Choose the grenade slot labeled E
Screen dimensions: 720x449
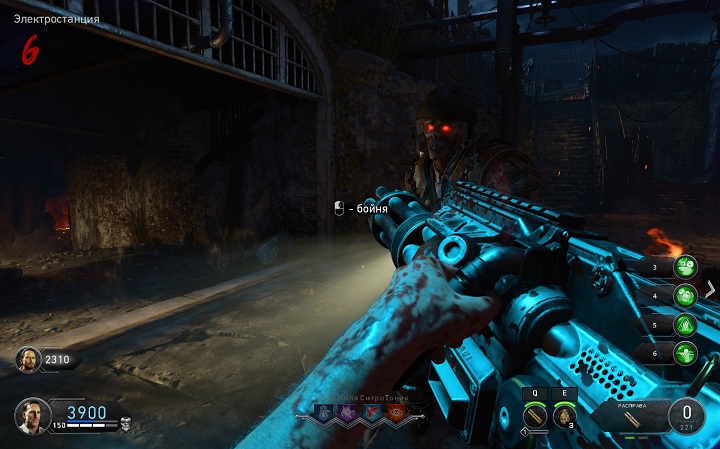565,416
